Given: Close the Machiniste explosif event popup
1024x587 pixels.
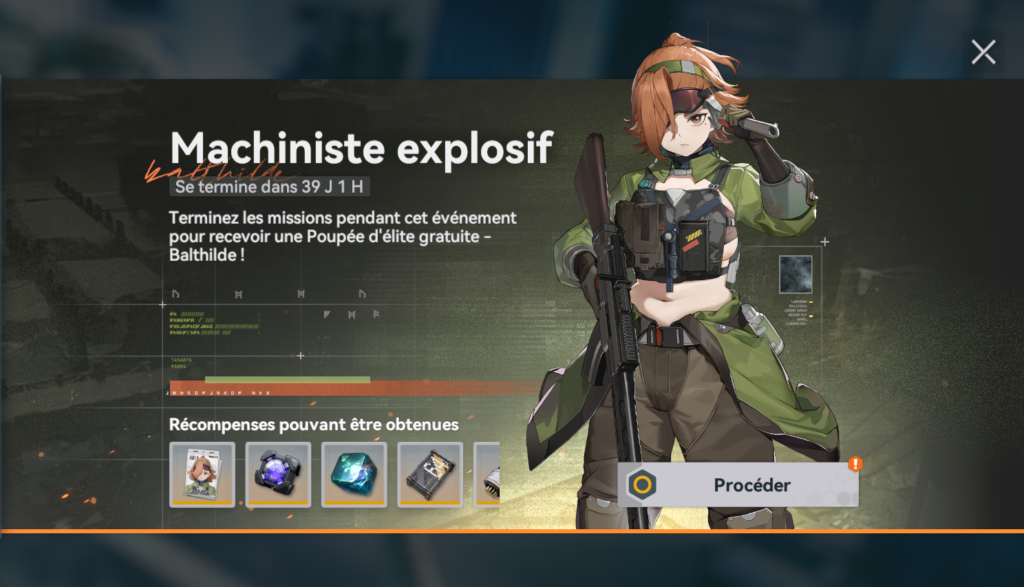Looking at the screenshot, I should (983, 52).
